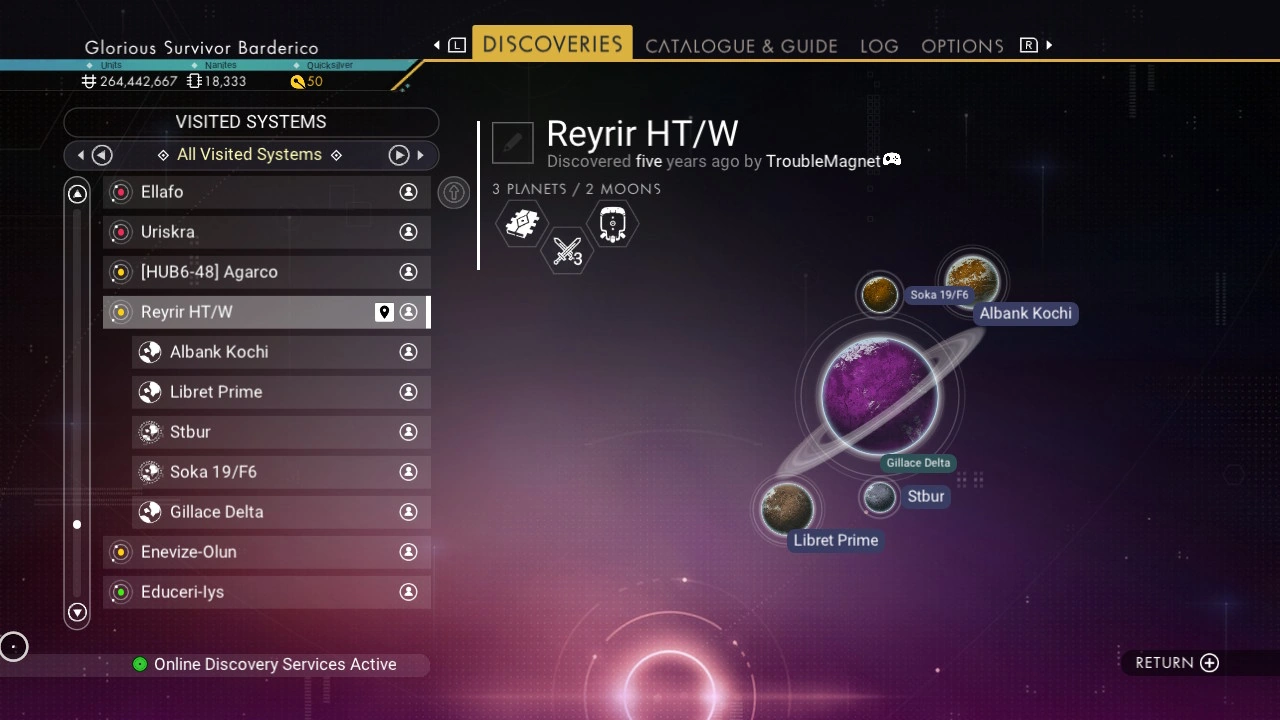Viewport: 1280px width, 720px height.
Task: Select Libret Prime in the planet list
Action: (x=280, y=392)
